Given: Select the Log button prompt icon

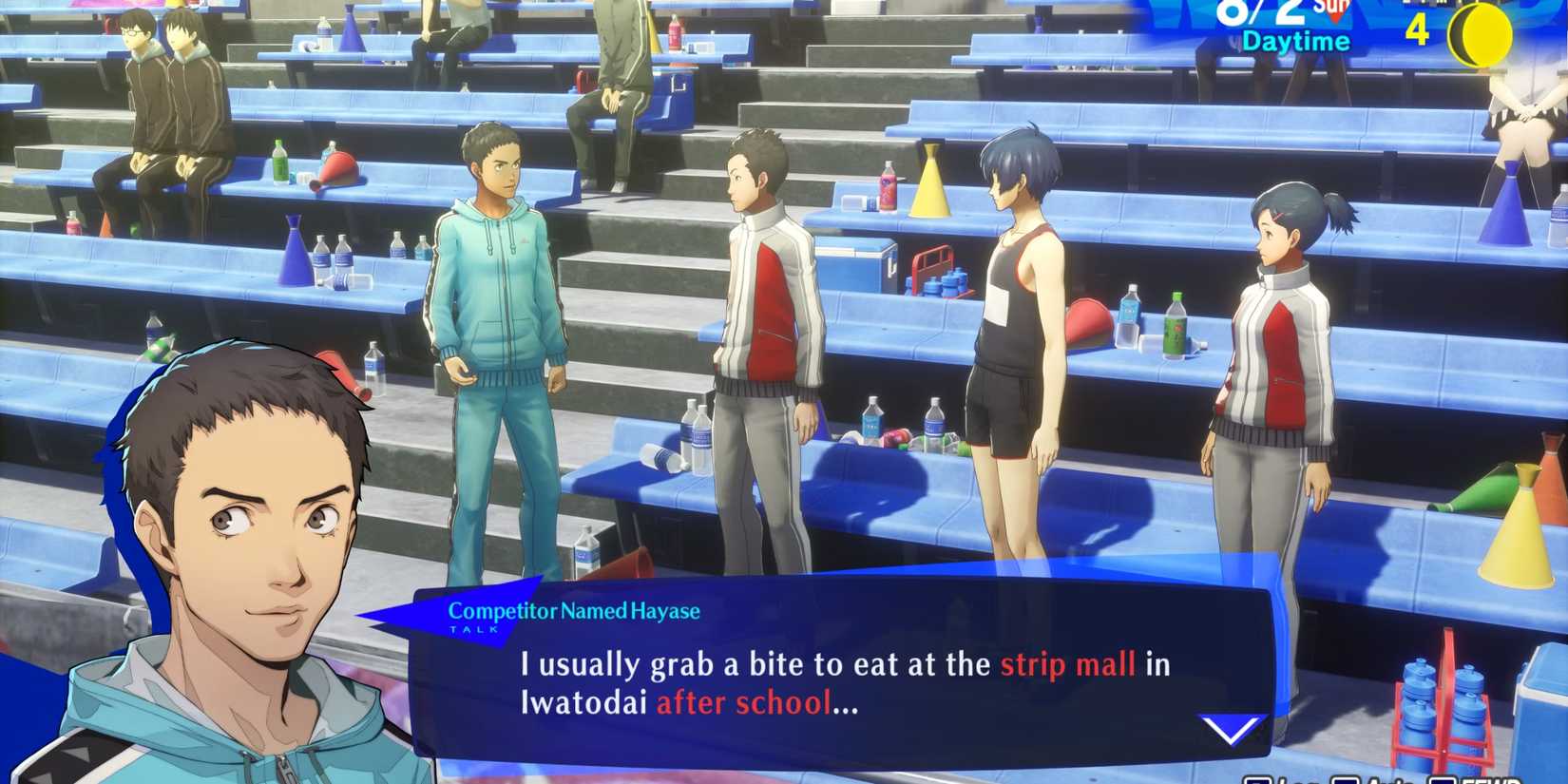Looking at the screenshot, I should pyautogui.click(x=1258, y=781).
